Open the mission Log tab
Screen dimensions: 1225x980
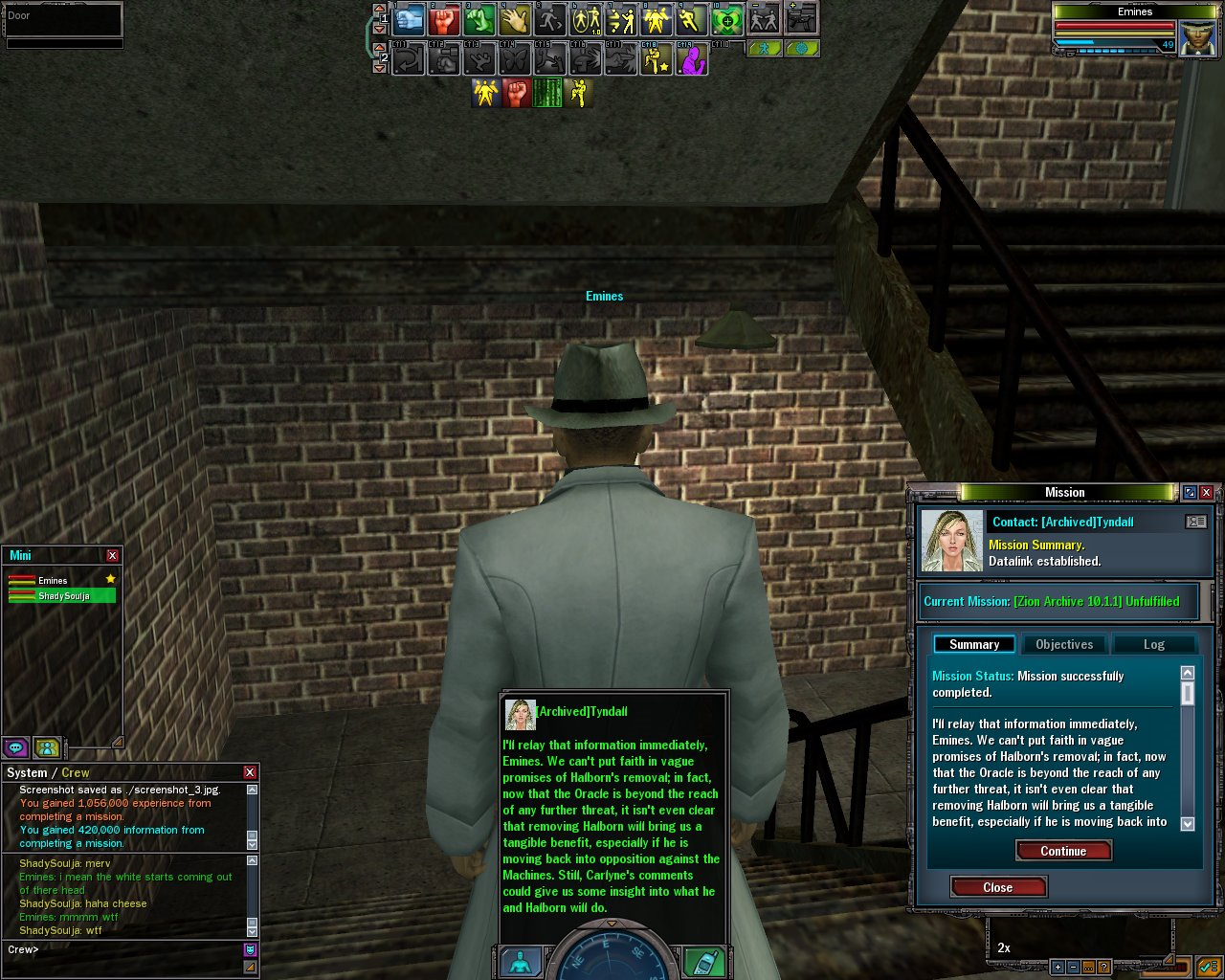(1153, 644)
